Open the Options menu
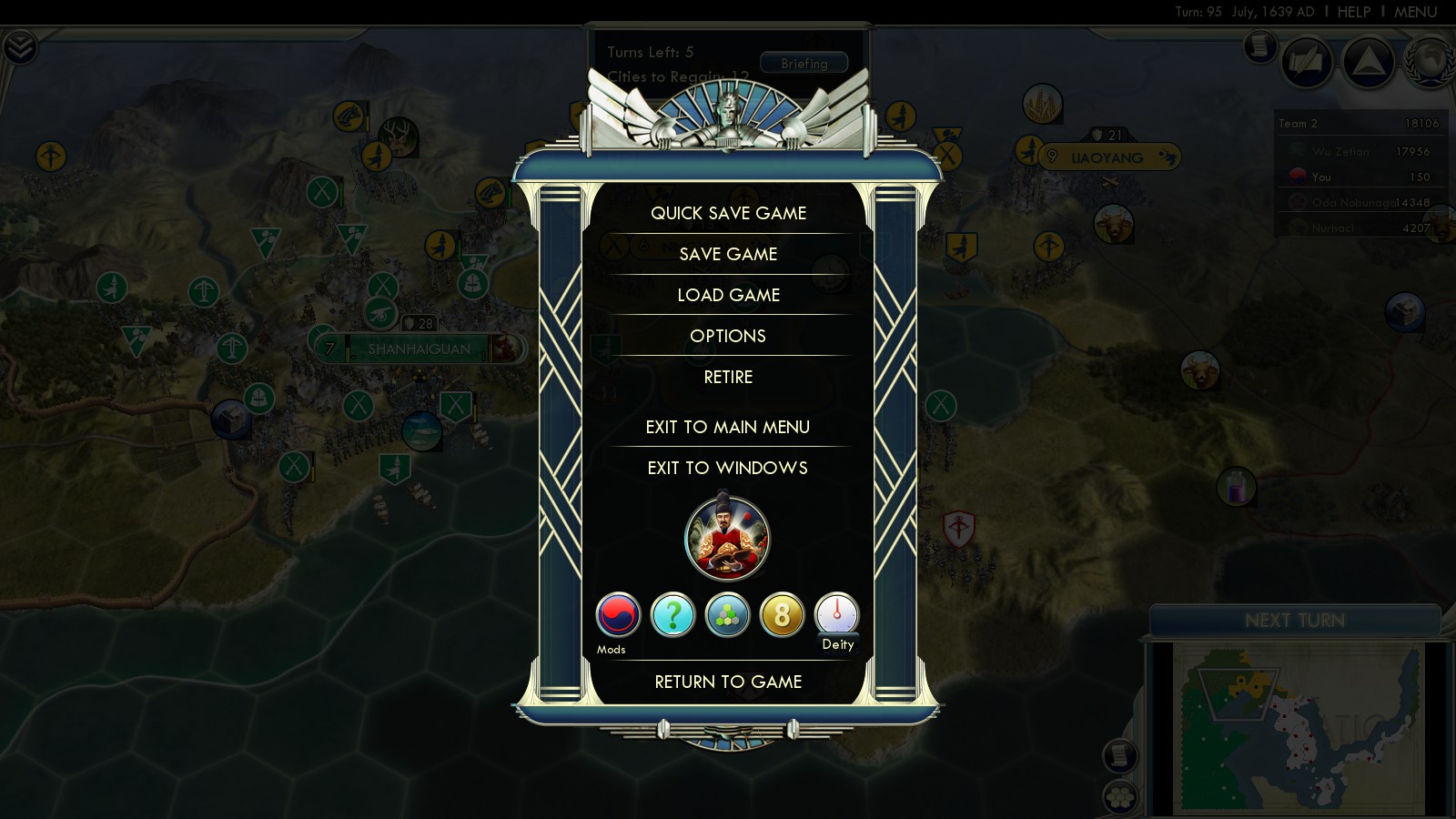 pyautogui.click(x=728, y=336)
